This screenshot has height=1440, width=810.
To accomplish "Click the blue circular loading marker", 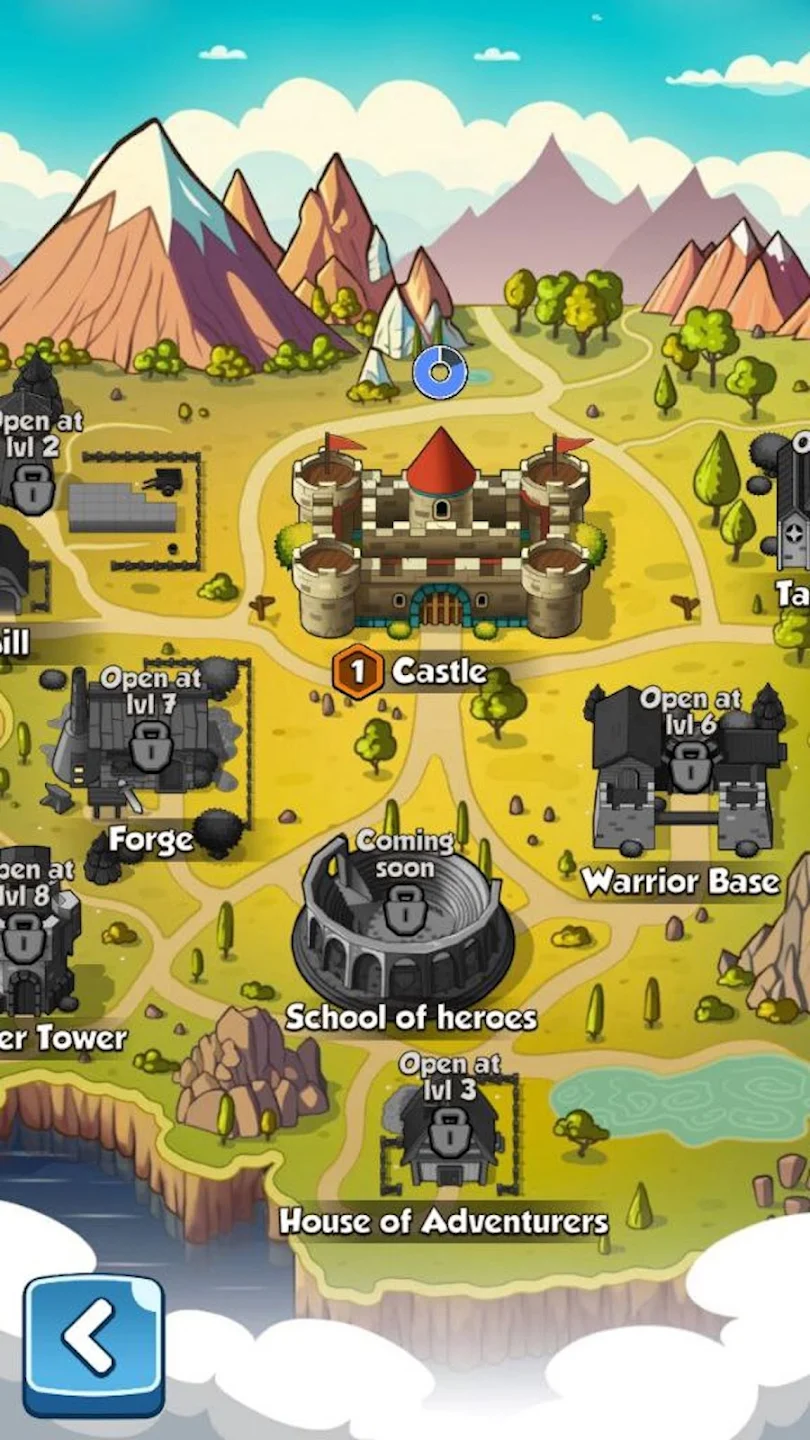I will point(440,374).
